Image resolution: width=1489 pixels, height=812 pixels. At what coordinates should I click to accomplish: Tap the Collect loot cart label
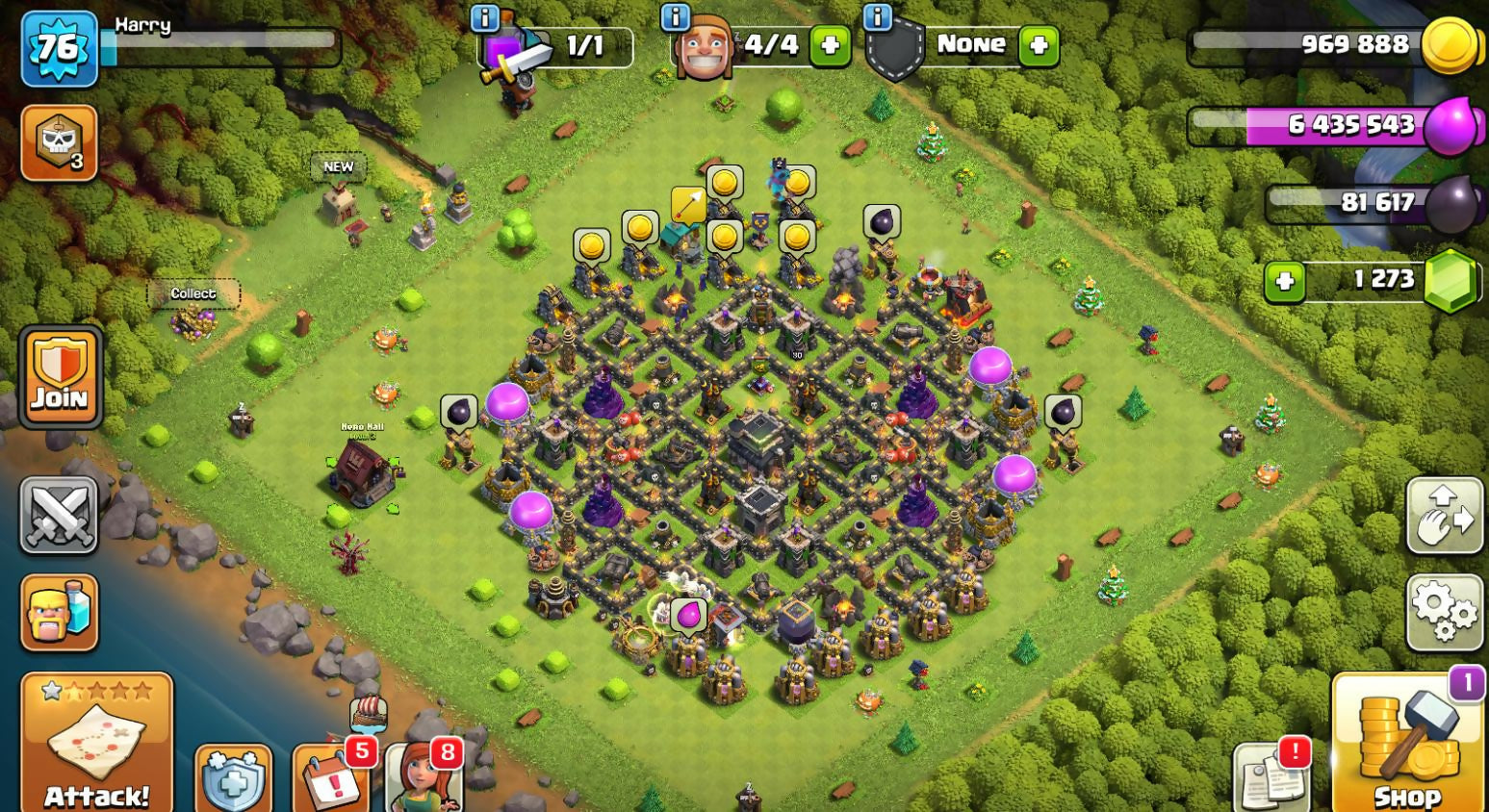(x=193, y=293)
